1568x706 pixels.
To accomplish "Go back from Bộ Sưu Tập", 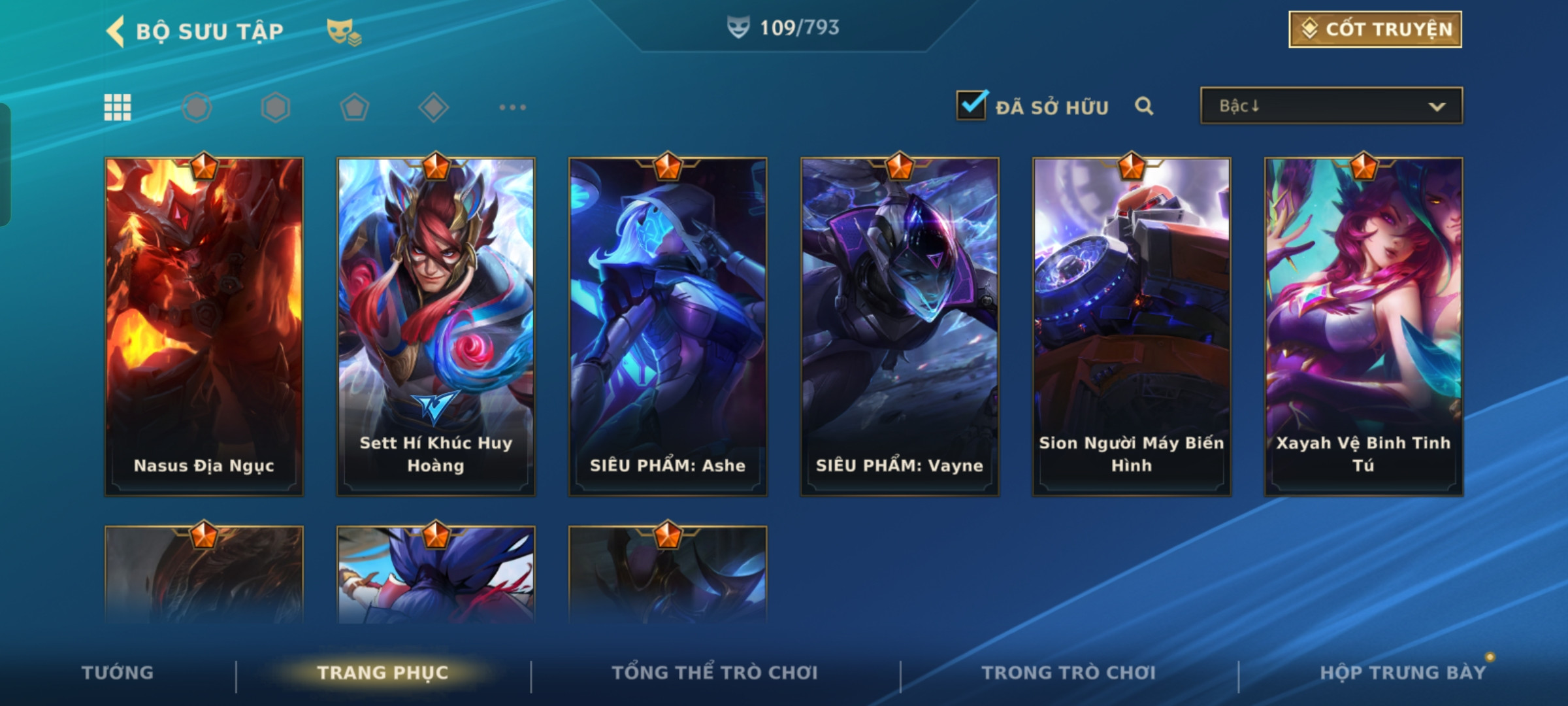I will pos(116,31).
